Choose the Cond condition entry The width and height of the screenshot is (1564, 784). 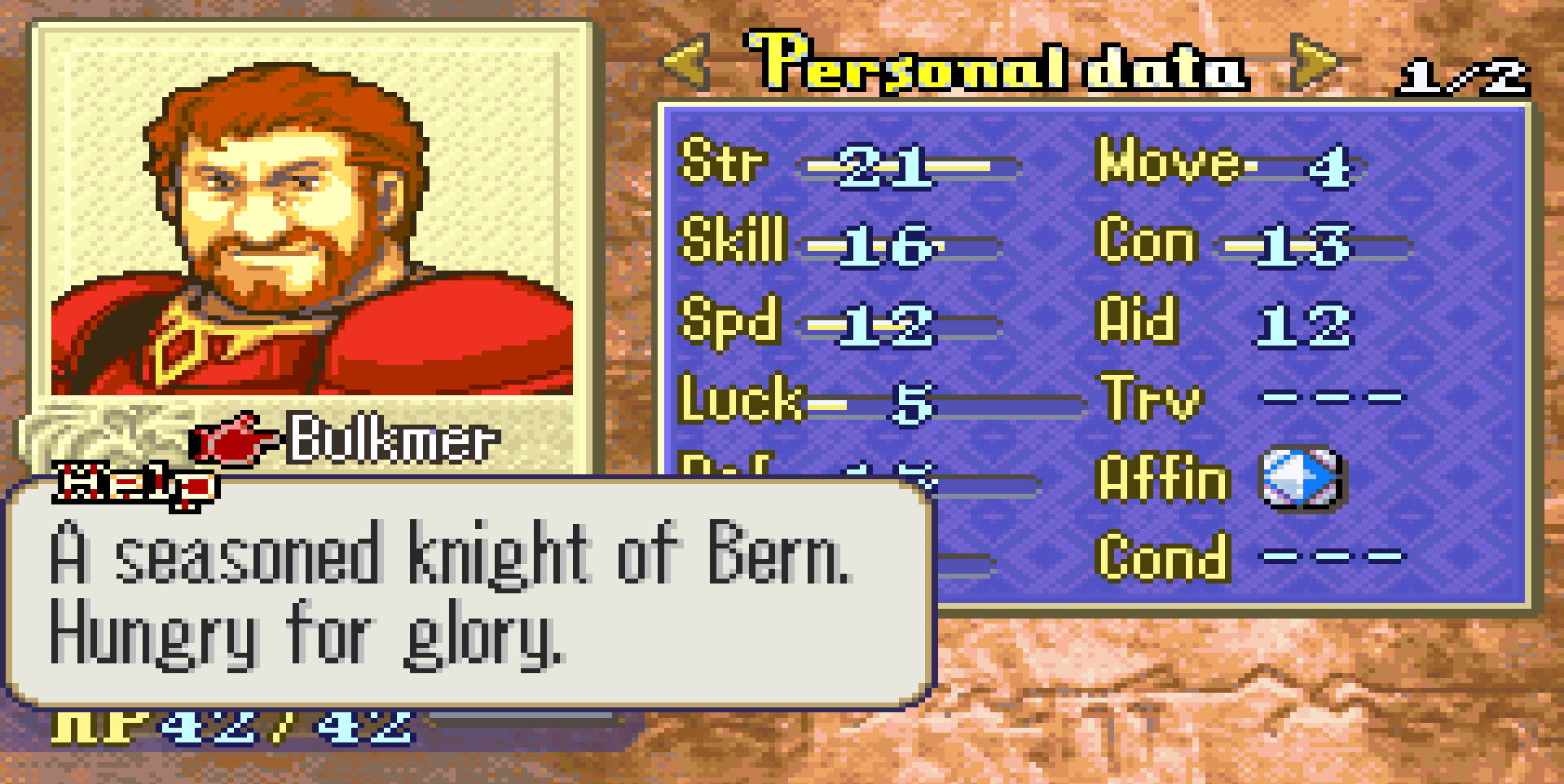(1251, 558)
